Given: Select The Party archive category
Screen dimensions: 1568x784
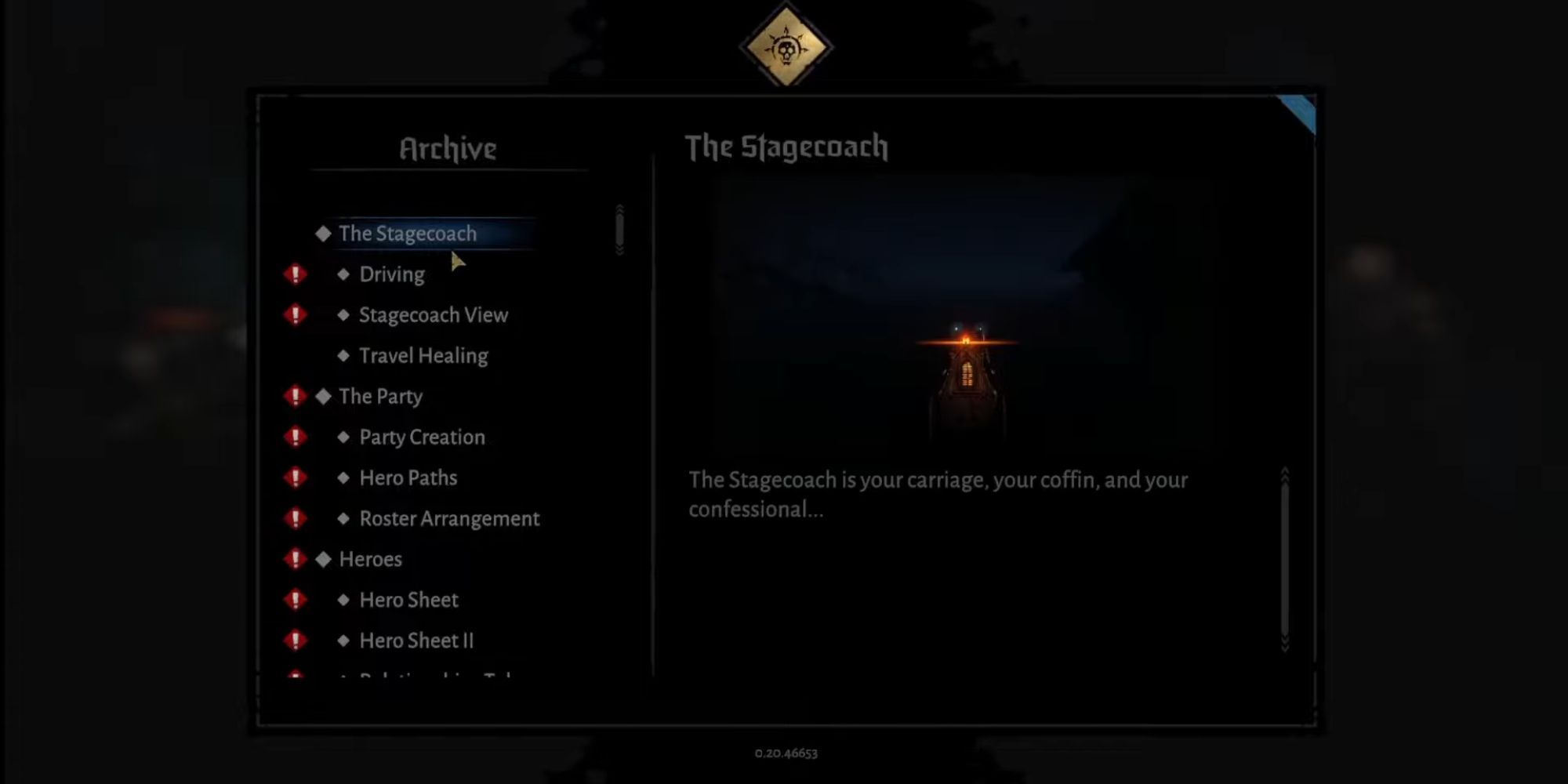Looking at the screenshot, I should click(x=380, y=397).
